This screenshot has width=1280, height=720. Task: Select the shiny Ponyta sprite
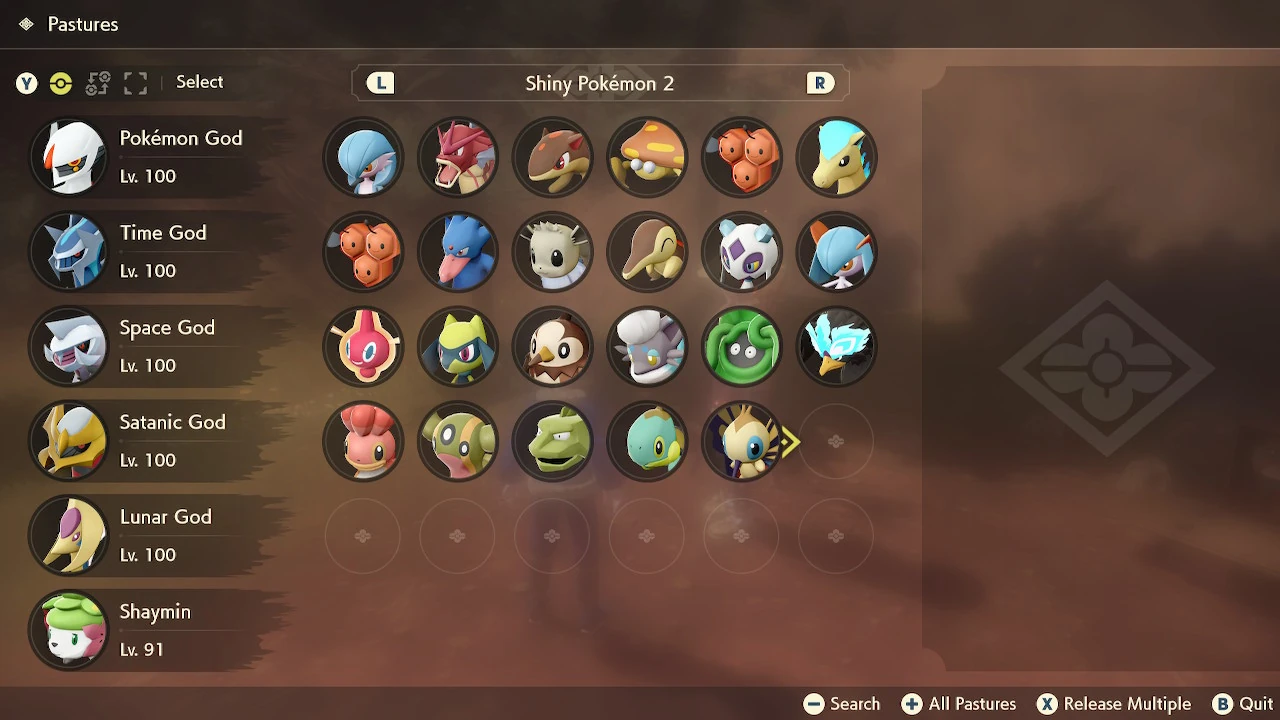(x=836, y=157)
